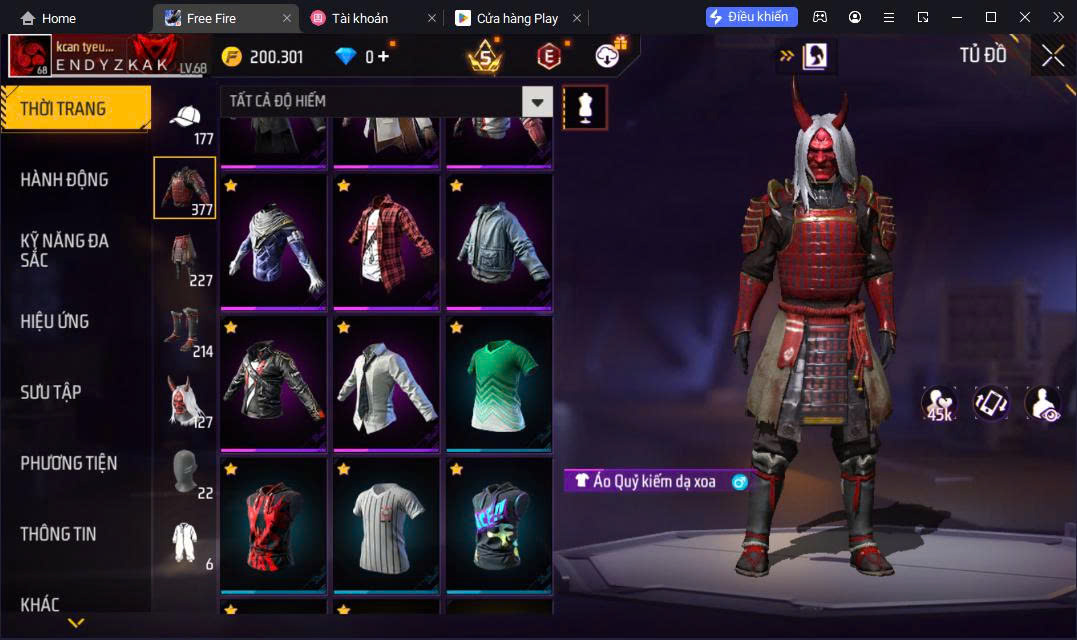Open the HIỆU ỨNG category
Image resolution: width=1077 pixels, height=640 pixels.
(x=55, y=321)
